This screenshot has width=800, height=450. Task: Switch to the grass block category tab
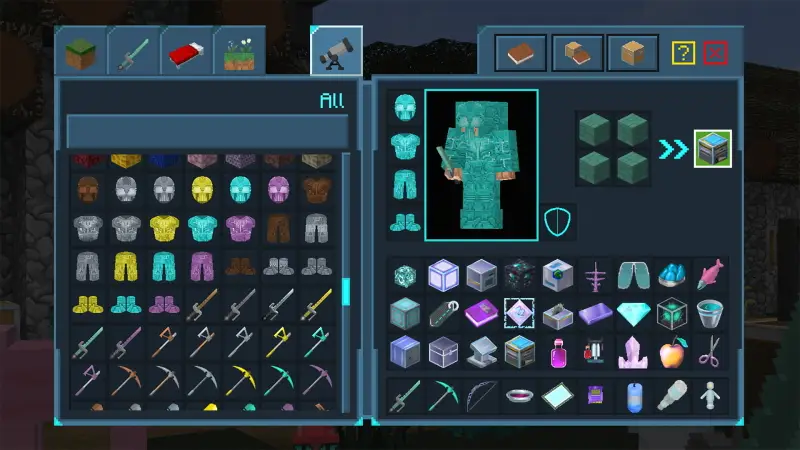(x=80, y=51)
